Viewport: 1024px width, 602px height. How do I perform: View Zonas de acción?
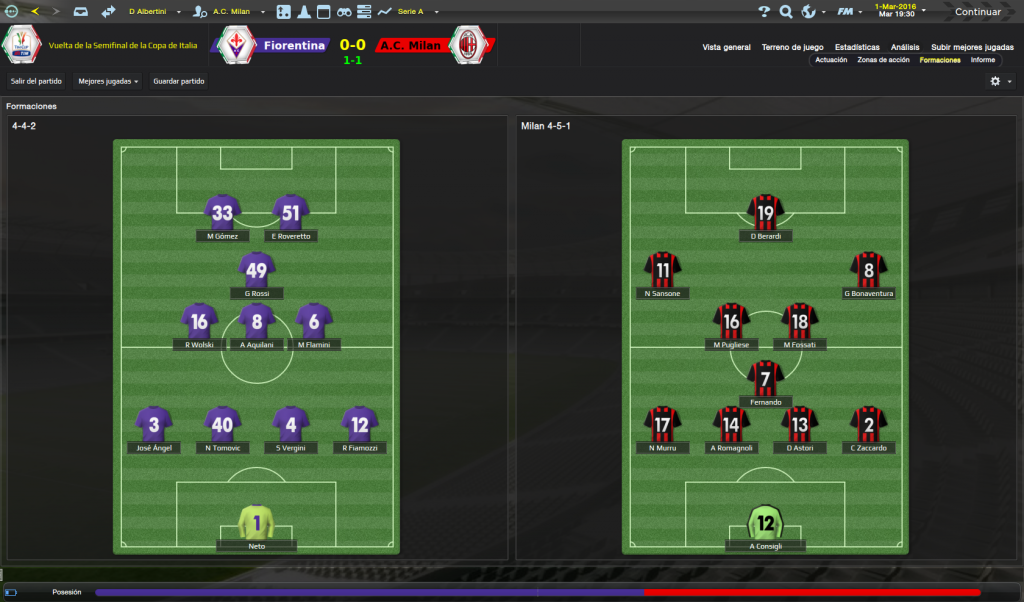pos(883,60)
